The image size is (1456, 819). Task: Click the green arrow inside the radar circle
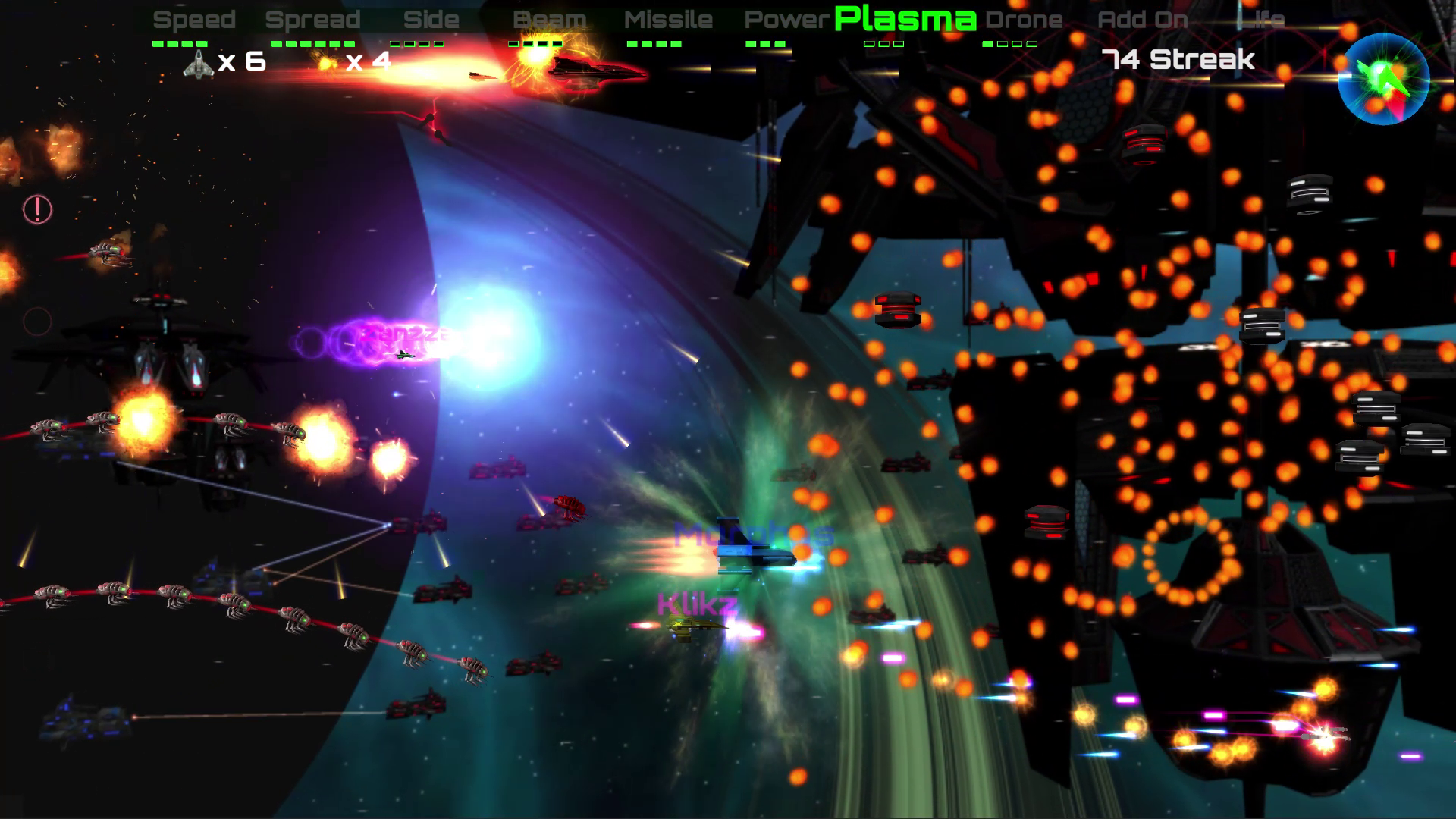coord(1382,78)
